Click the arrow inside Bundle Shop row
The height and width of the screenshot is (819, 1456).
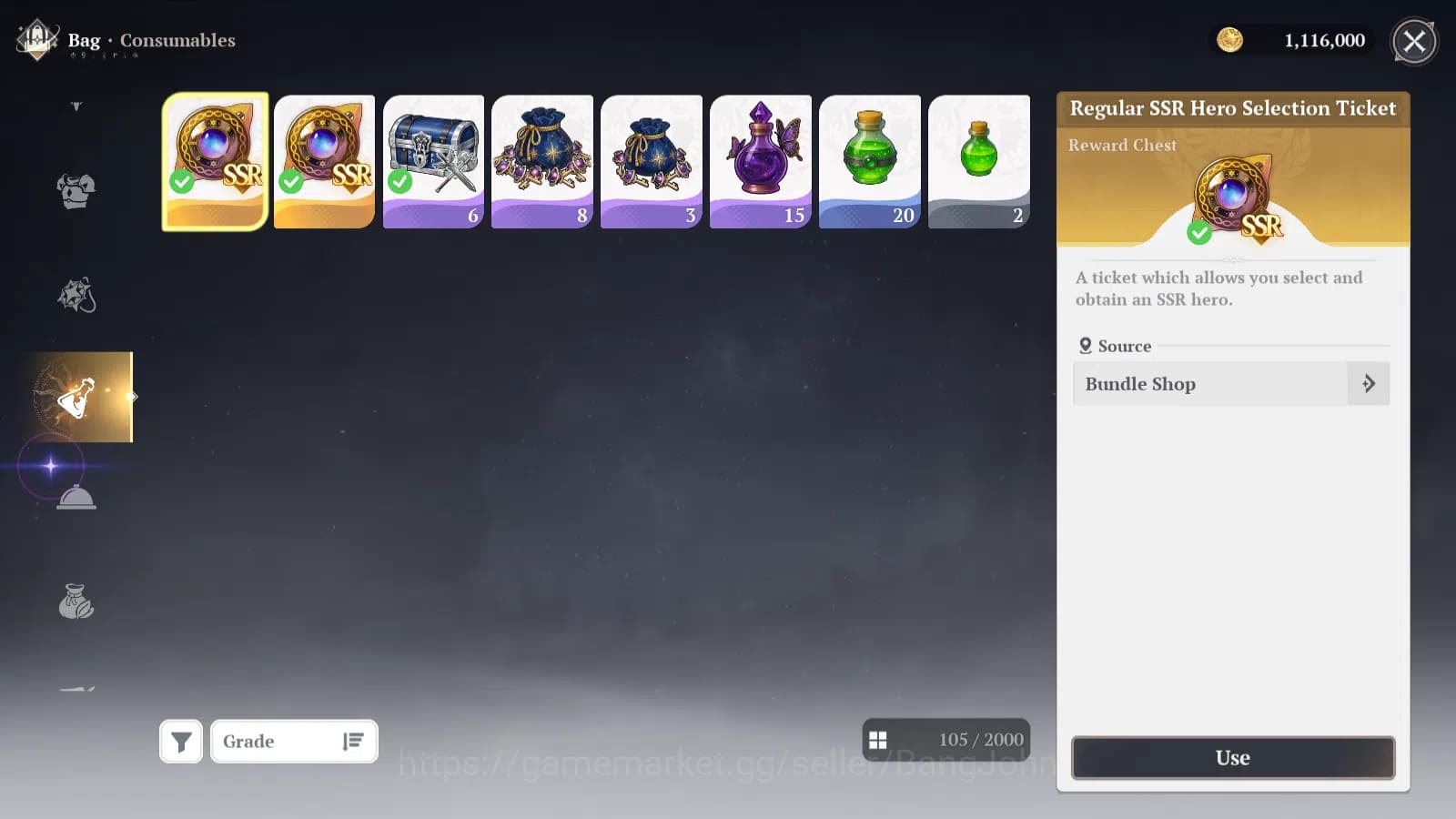pyautogui.click(x=1369, y=383)
